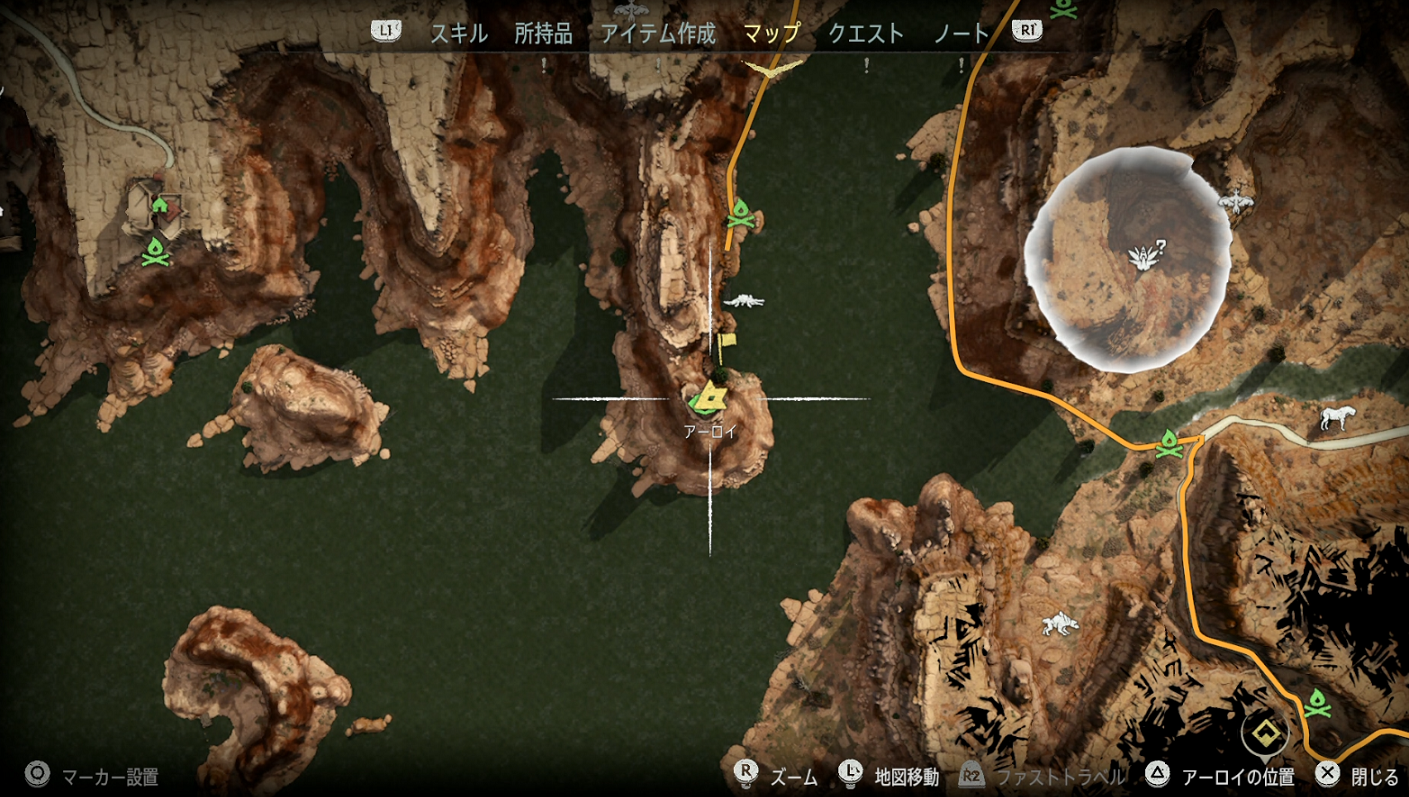Screen dimensions: 1409x797
Task: Choose the campfire at the road junction
Action: click(x=1167, y=443)
